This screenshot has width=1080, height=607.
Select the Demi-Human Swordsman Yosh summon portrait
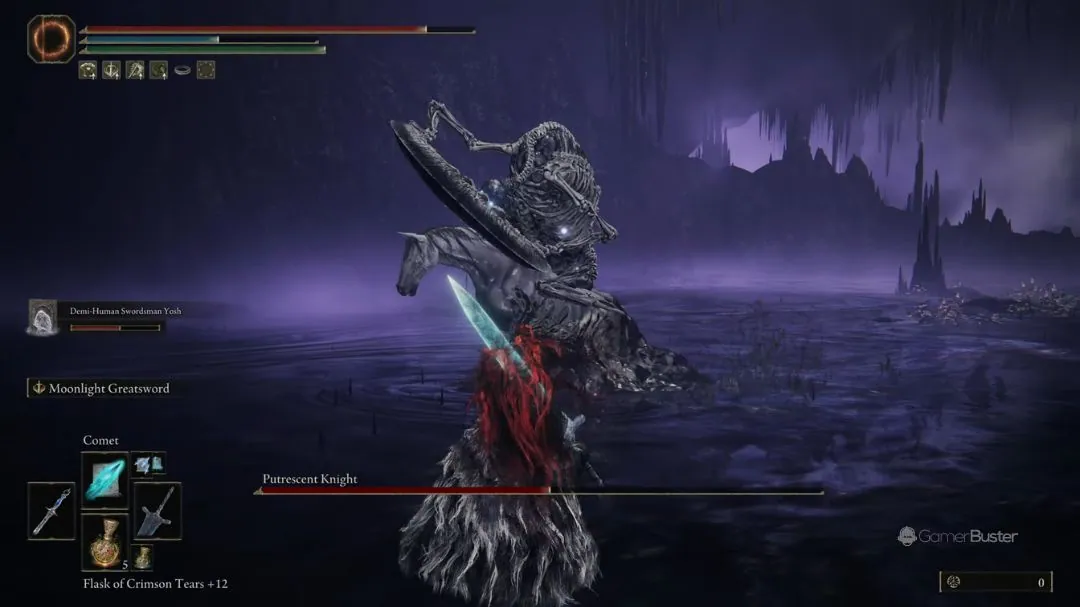pyautogui.click(x=44, y=316)
